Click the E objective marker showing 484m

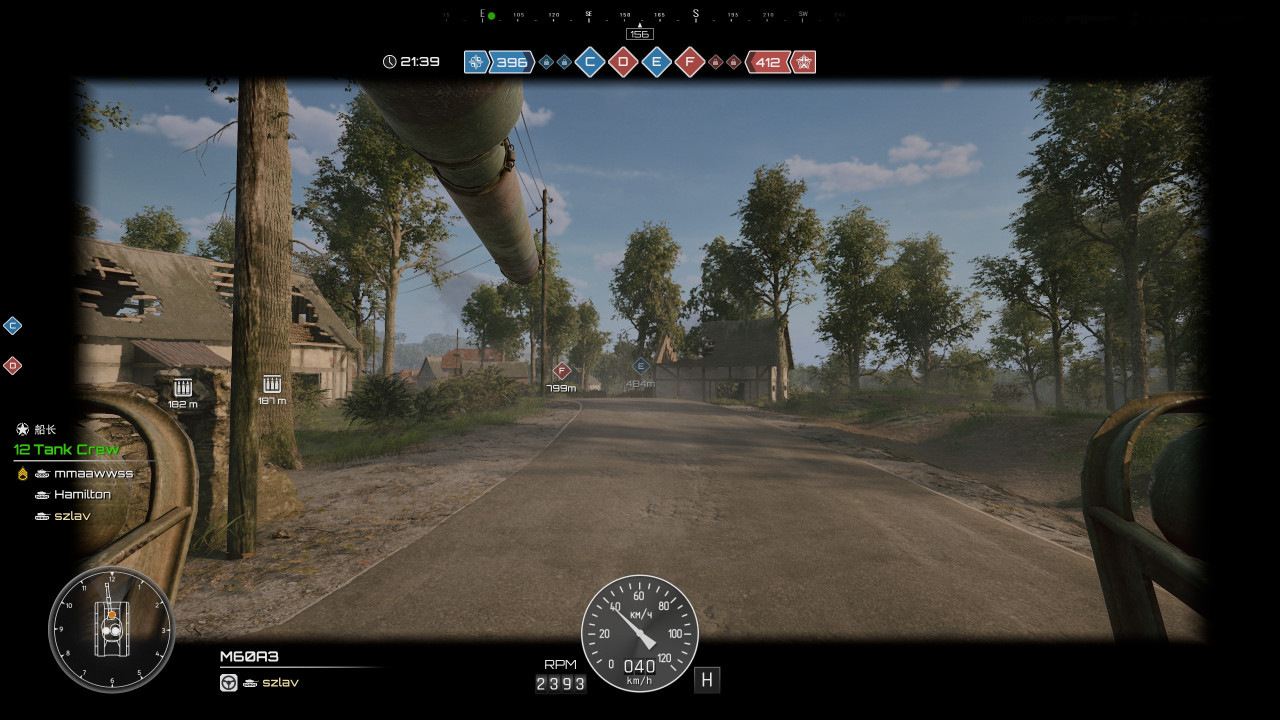641,366
